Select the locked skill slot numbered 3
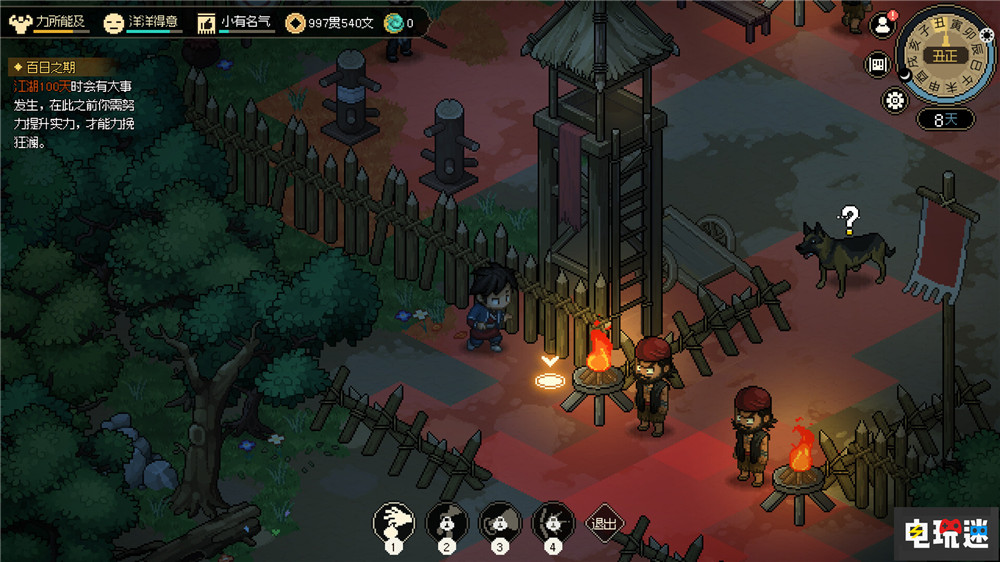This screenshot has width=1000, height=562. 500,521
